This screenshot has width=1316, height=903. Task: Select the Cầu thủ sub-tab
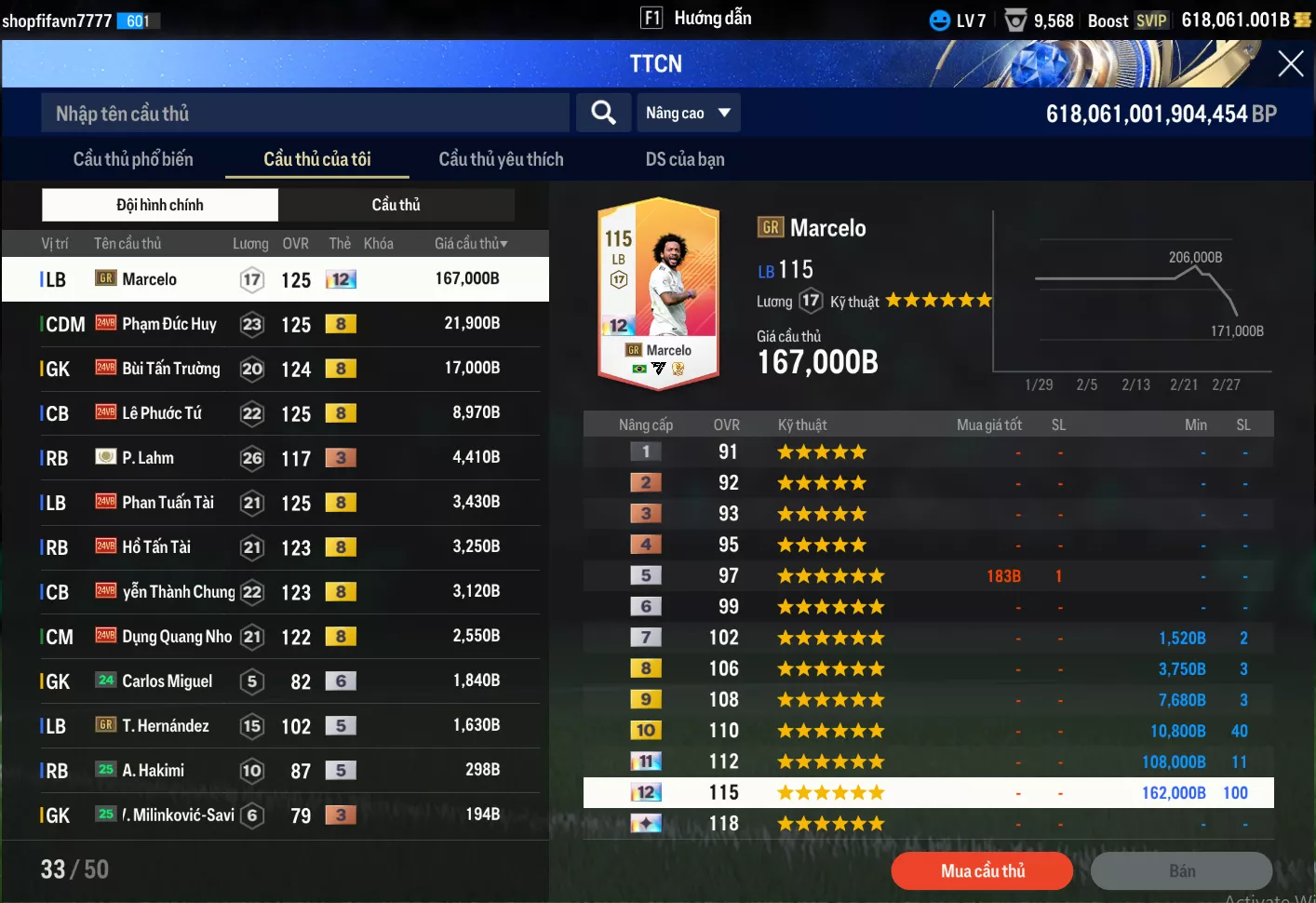tap(396, 205)
